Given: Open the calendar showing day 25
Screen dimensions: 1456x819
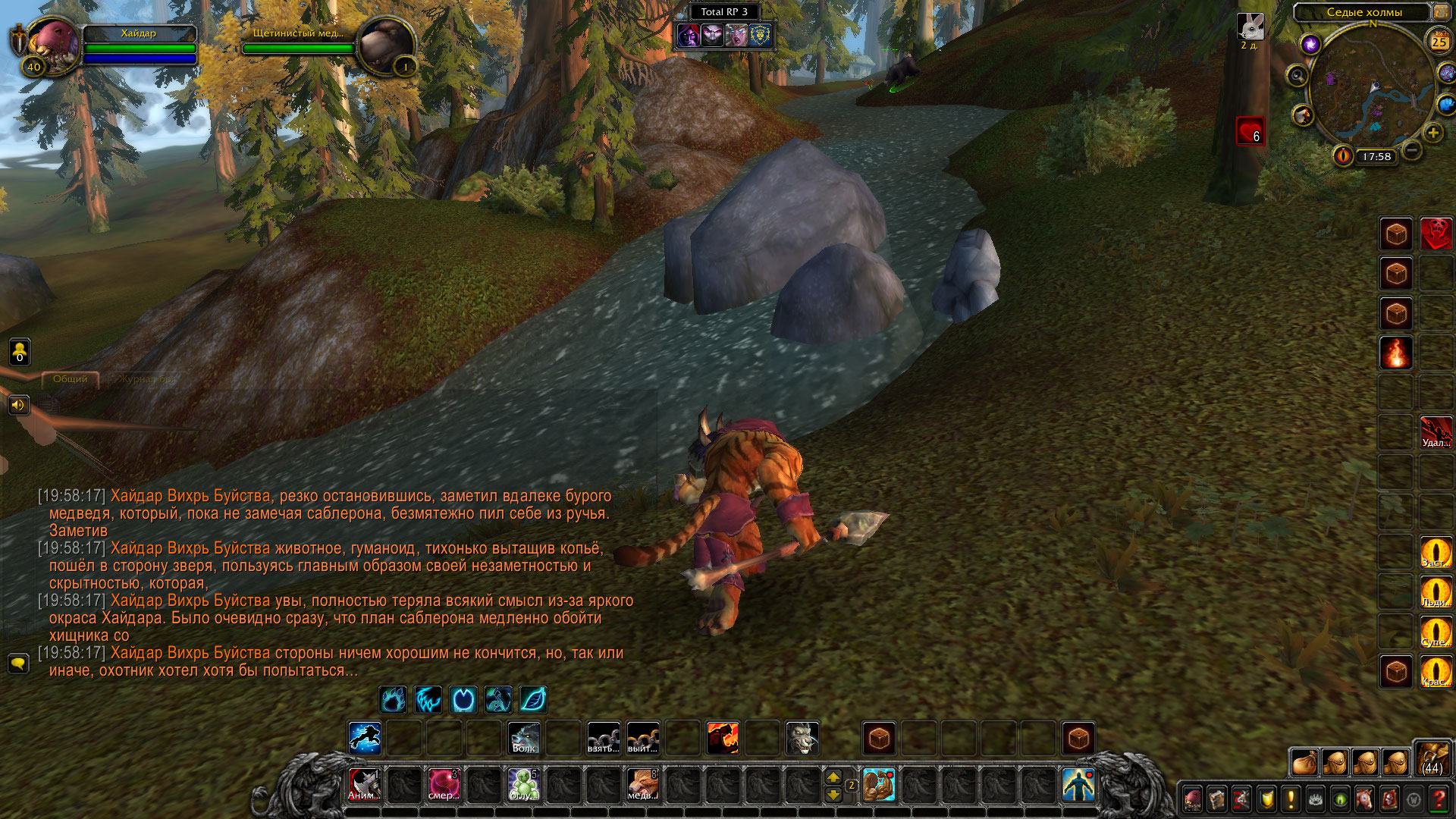Looking at the screenshot, I should pyautogui.click(x=1439, y=42).
